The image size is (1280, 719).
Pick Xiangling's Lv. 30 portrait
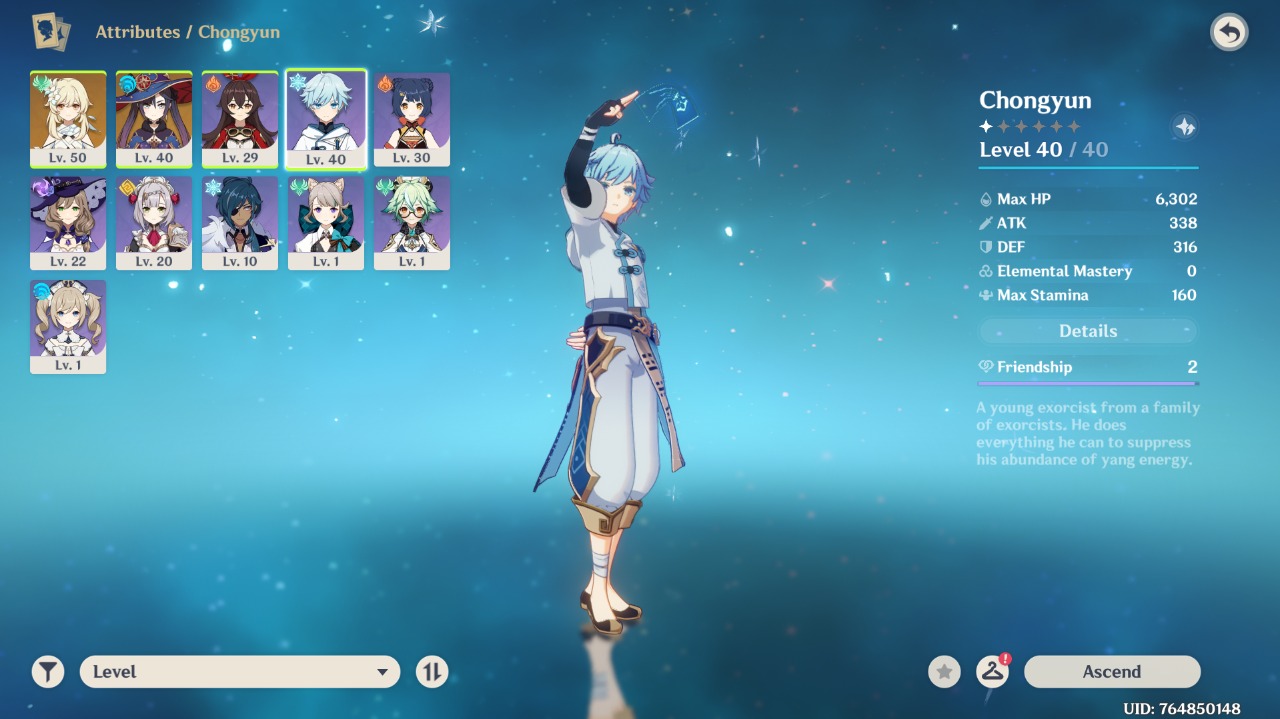tap(412, 119)
